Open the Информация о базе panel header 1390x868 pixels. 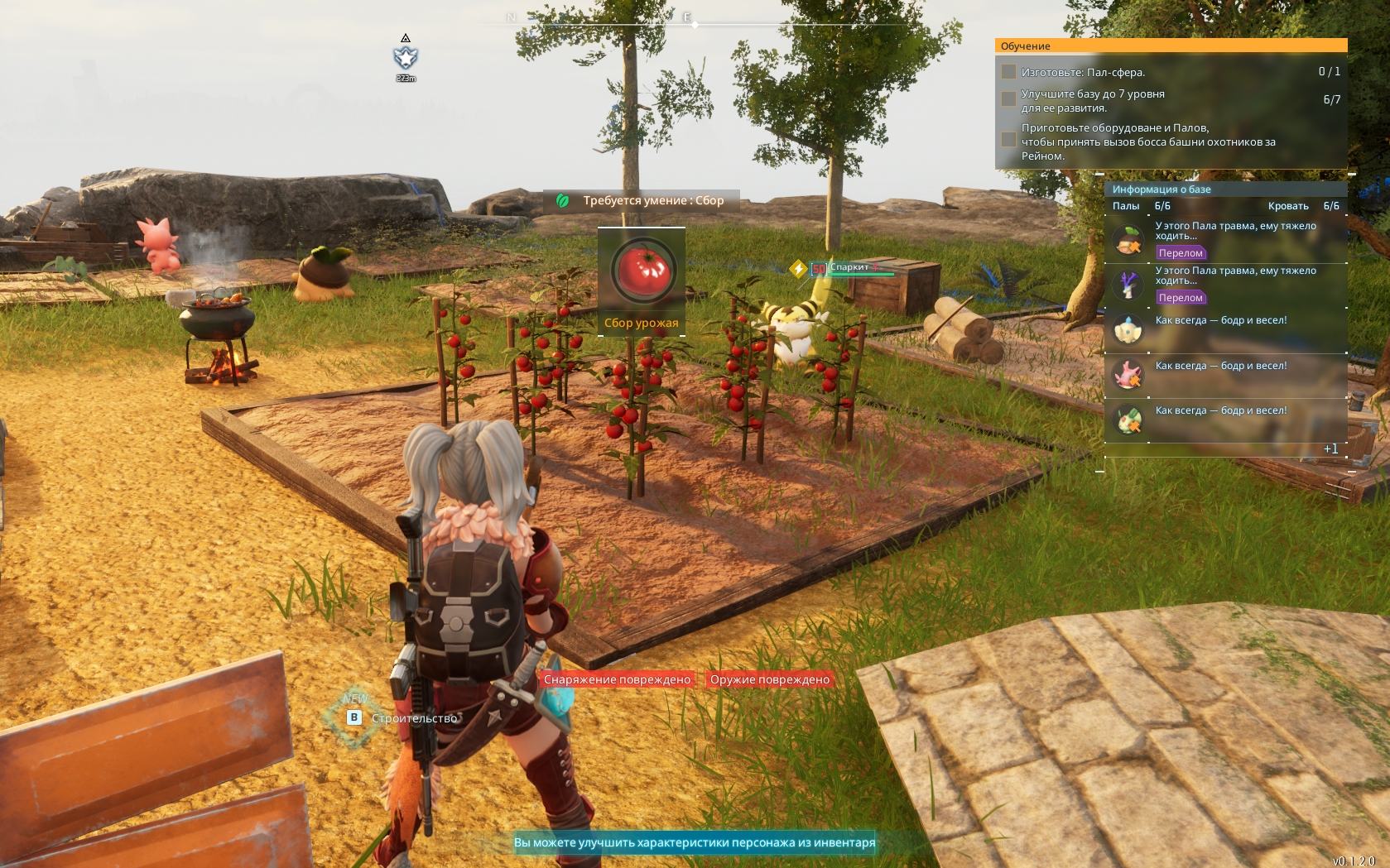[1162, 189]
